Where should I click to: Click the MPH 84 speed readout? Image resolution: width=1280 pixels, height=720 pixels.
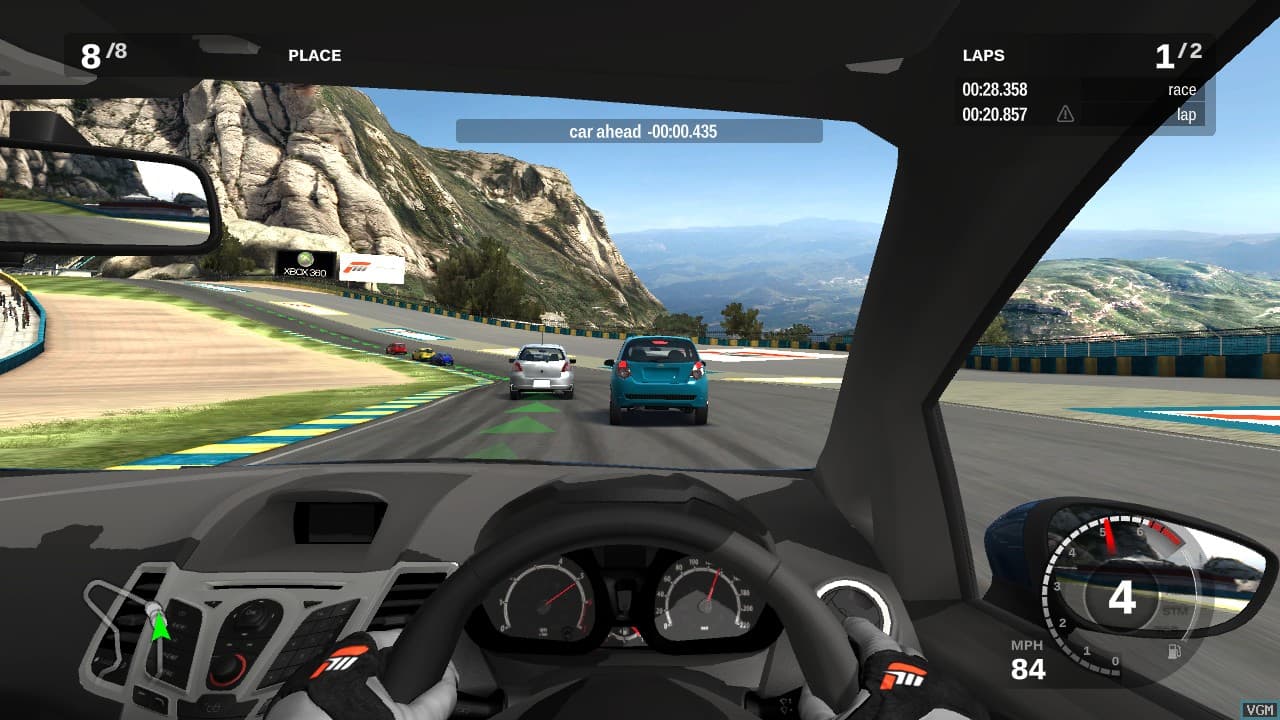click(1027, 658)
